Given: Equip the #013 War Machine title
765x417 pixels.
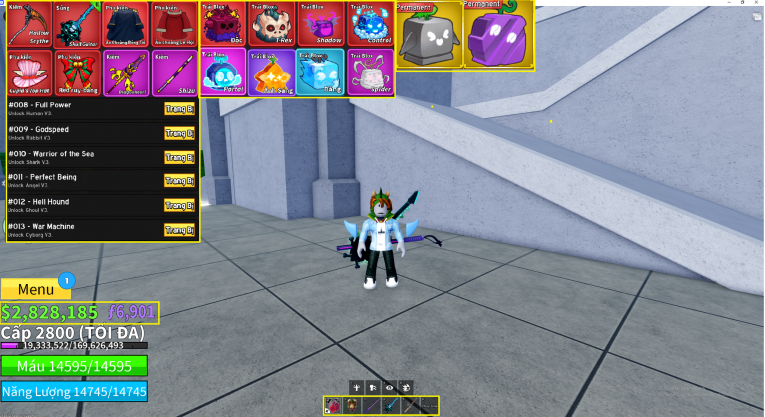Looking at the screenshot, I should click(x=179, y=230).
